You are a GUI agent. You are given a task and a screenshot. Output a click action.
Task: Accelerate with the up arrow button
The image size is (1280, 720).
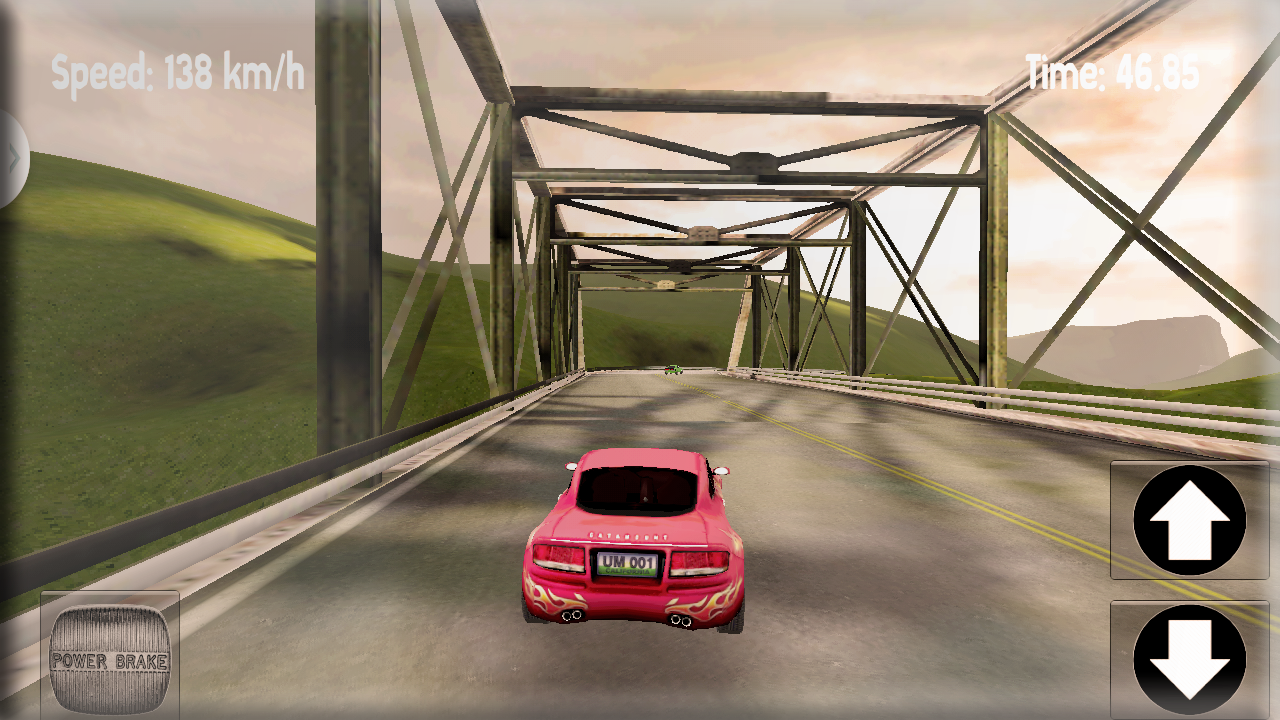click(1189, 520)
